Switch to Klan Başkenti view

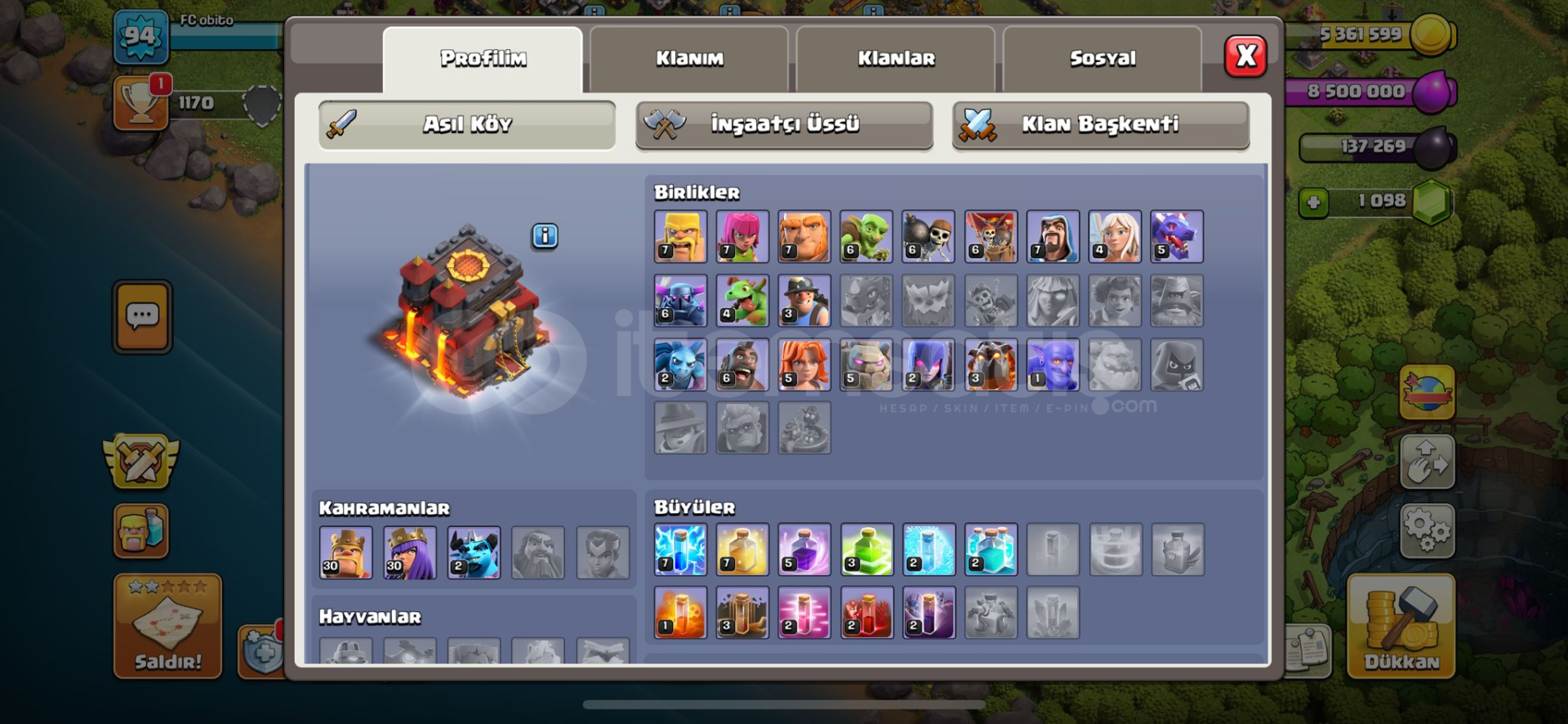click(x=1101, y=125)
